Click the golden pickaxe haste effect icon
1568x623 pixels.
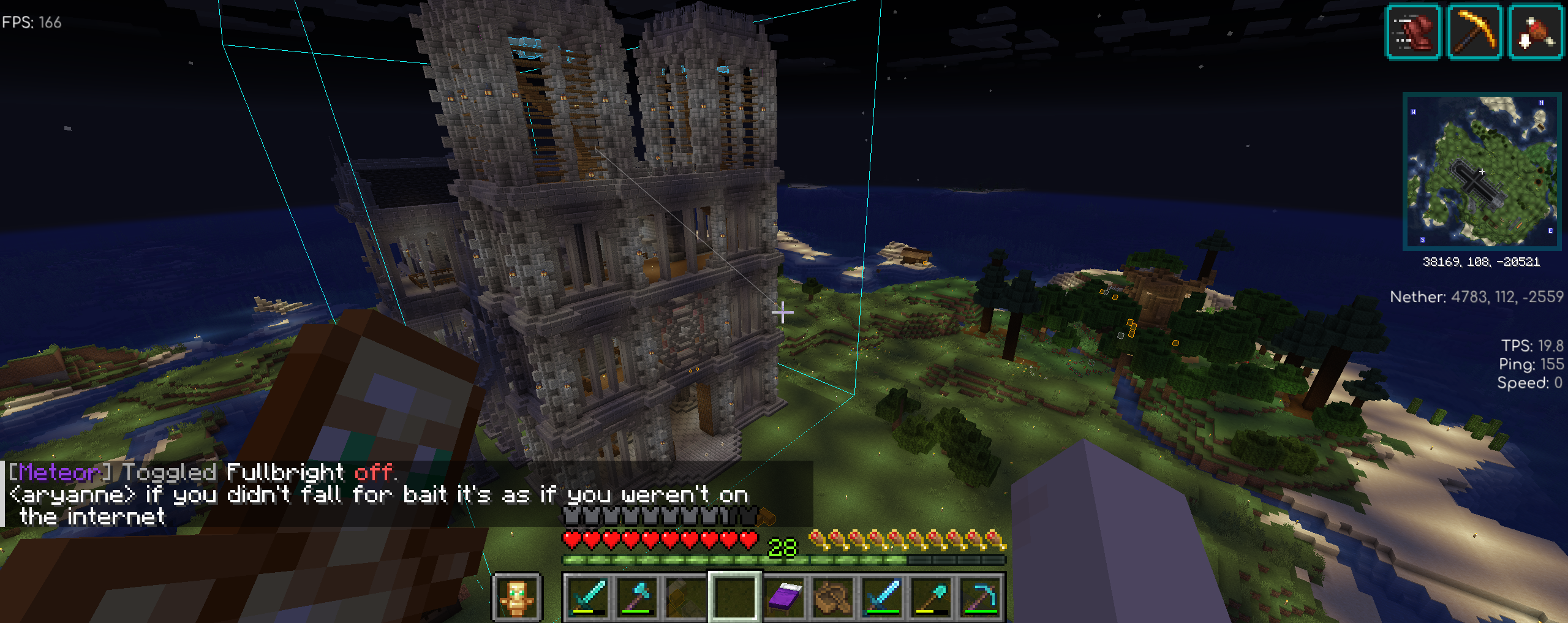pyautogui.click(x=1474, y=32)
